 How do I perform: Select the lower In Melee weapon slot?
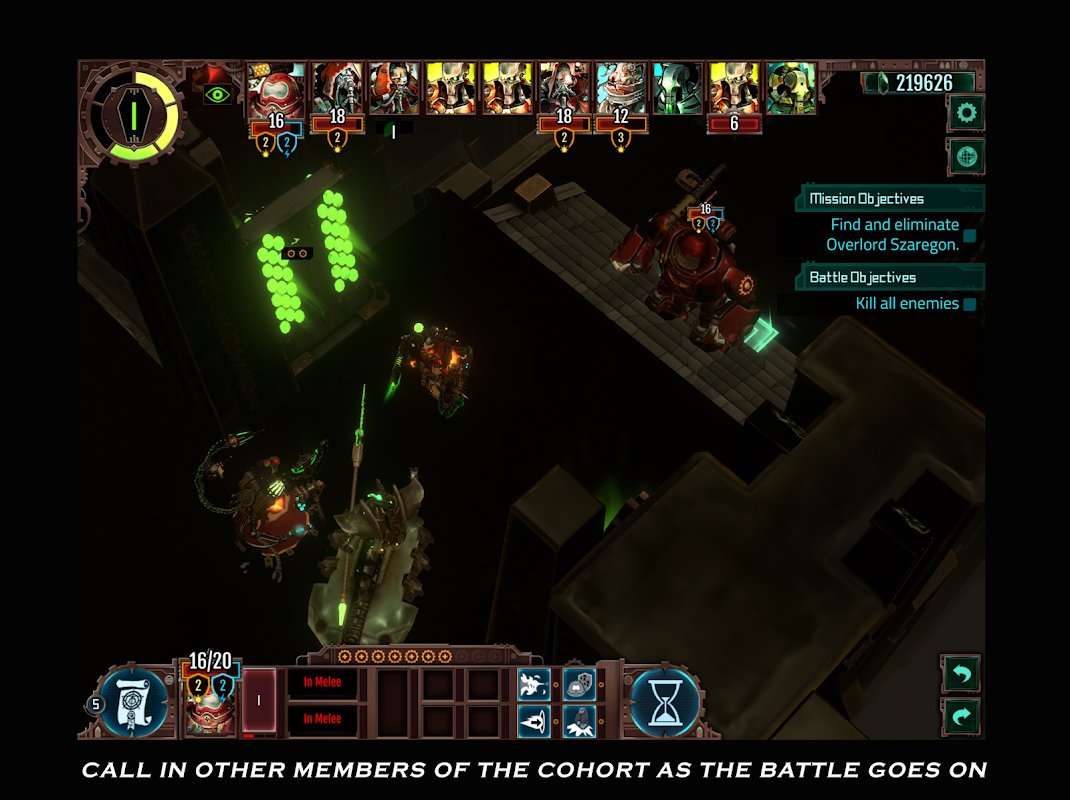(x=322, y=719)
